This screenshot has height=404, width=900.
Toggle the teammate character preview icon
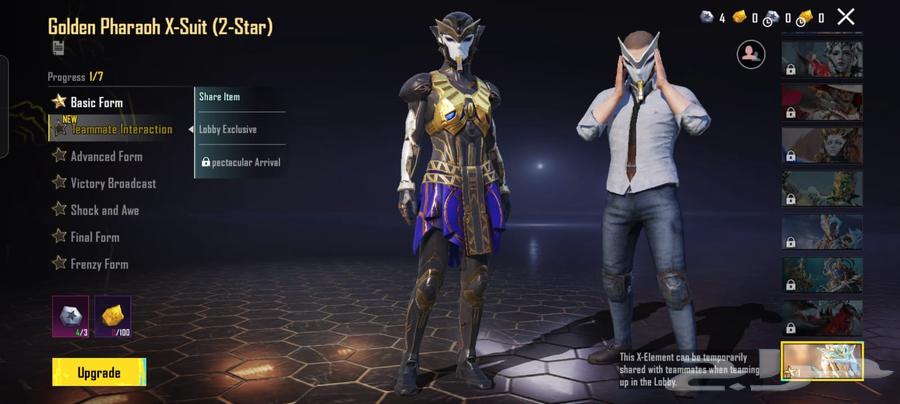751,54
